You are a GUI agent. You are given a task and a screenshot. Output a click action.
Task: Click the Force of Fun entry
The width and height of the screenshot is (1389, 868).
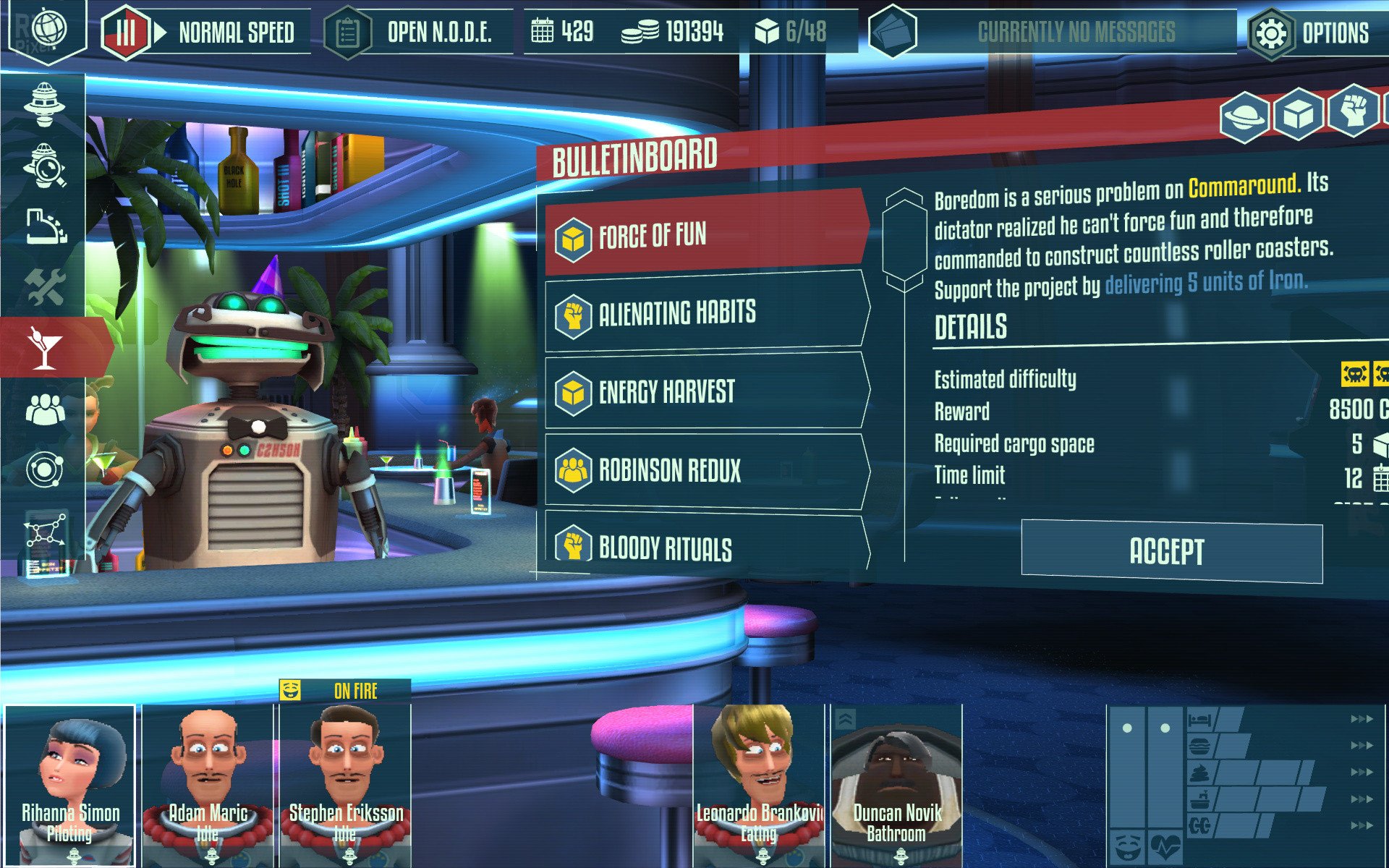(705, 235)
